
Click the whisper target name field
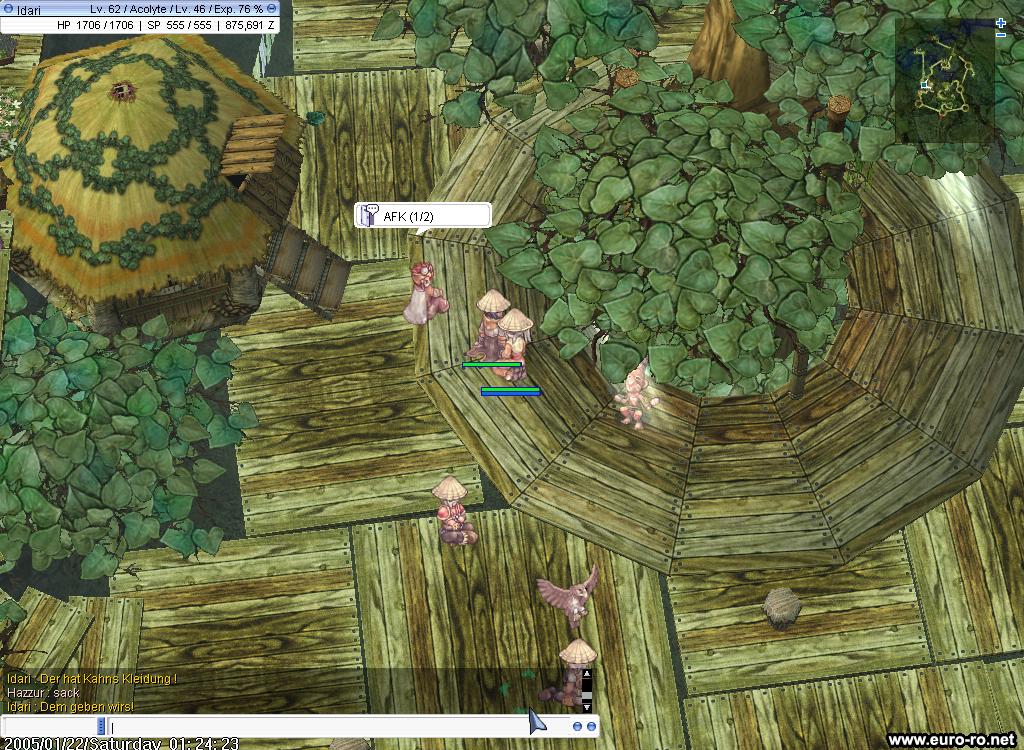pyautogui.click(x=52, y=726)
